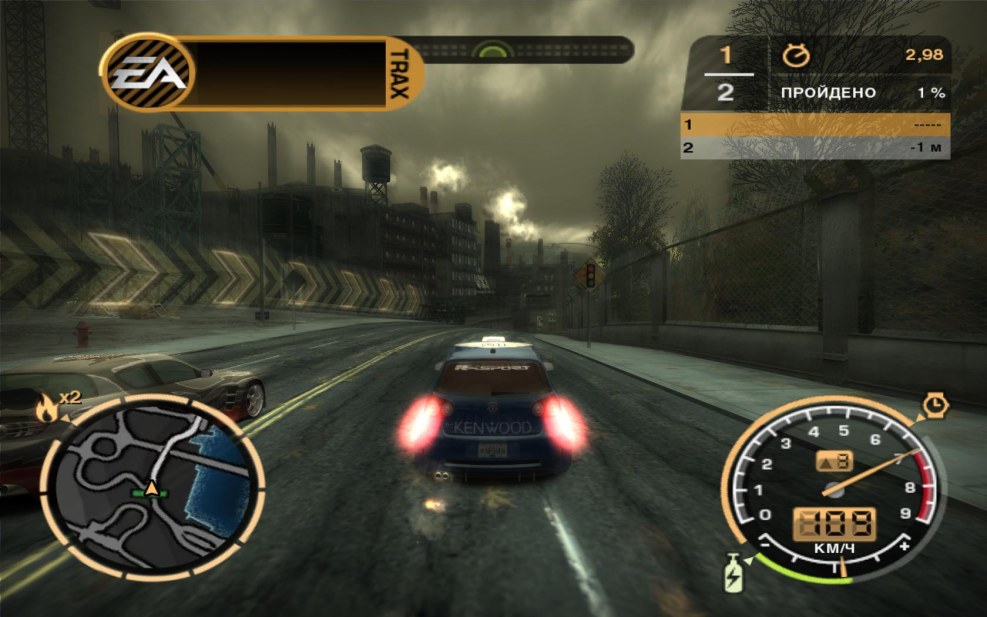Select the second-place leaderboard row
This screenshot has height=617, width=987.
point(814,148)
